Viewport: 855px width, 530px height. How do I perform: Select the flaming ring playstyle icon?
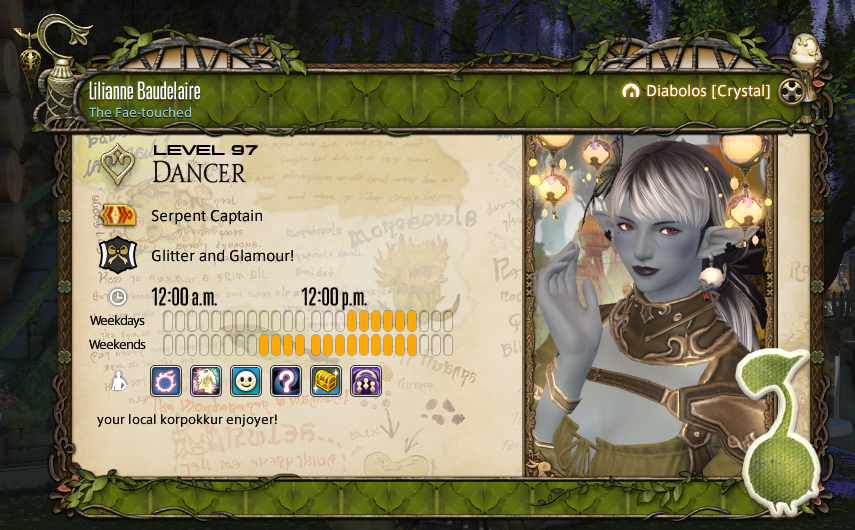(x=166, y=380)
